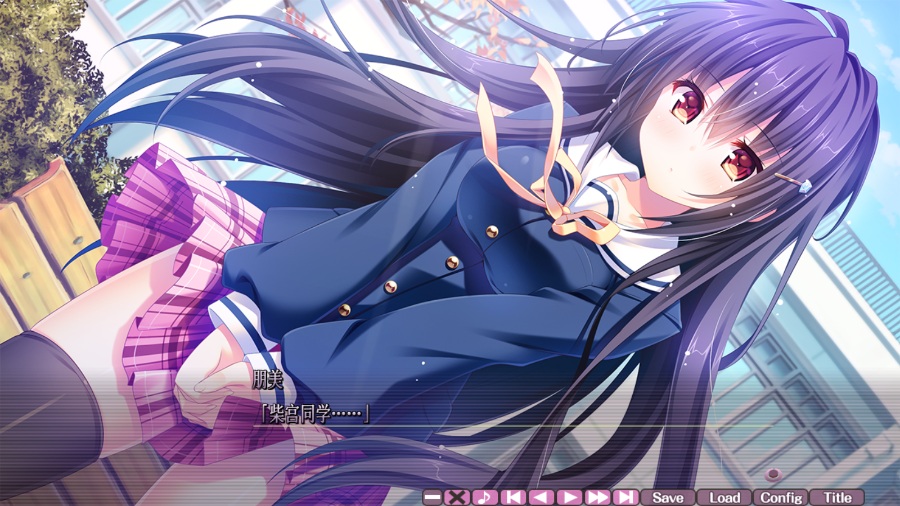The height and width of the screenshot is (506, 900).
Task: Start auto-play with the single right arrow
Action: (x=569, y=497)
